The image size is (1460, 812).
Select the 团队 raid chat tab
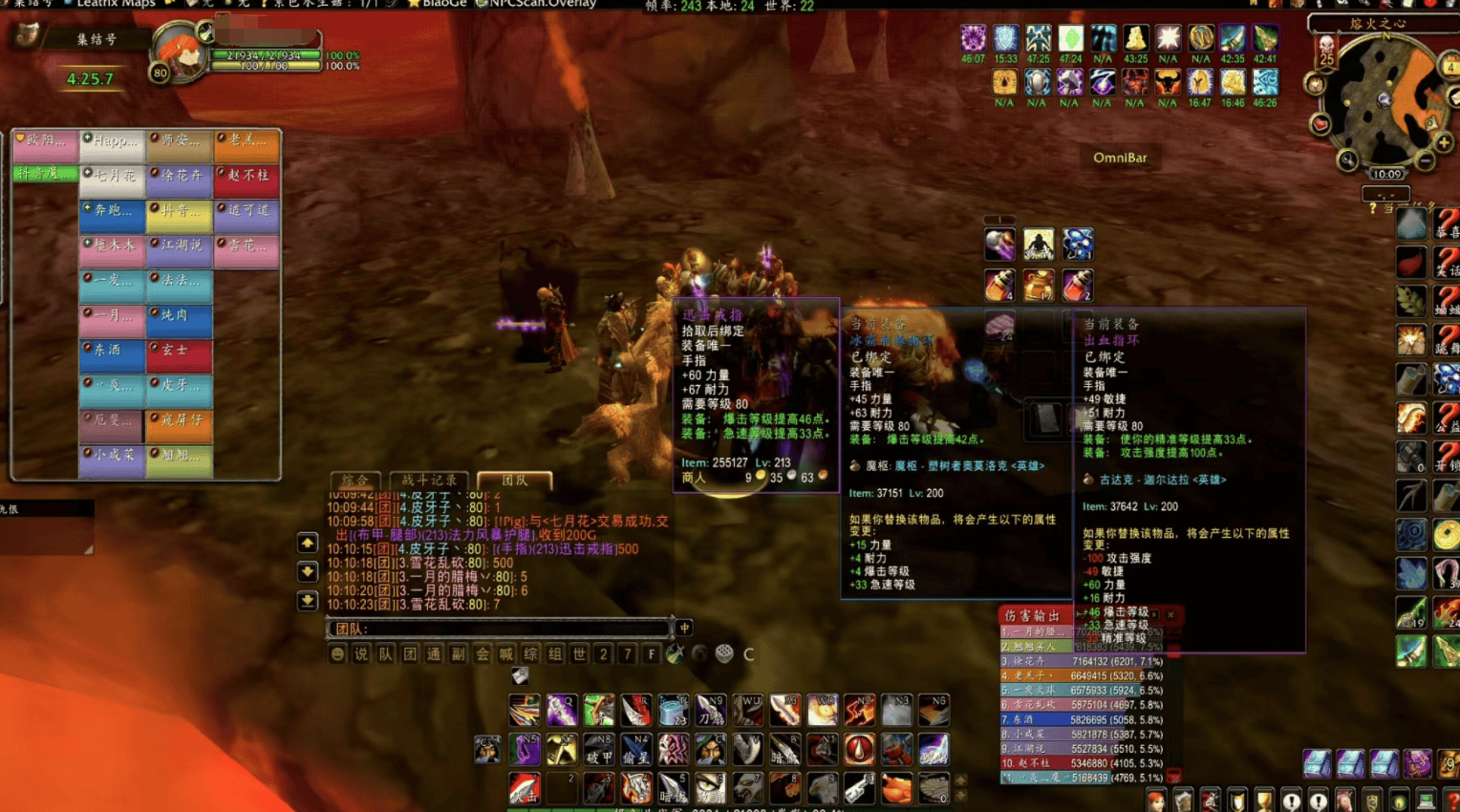click(x=514, y=480)
